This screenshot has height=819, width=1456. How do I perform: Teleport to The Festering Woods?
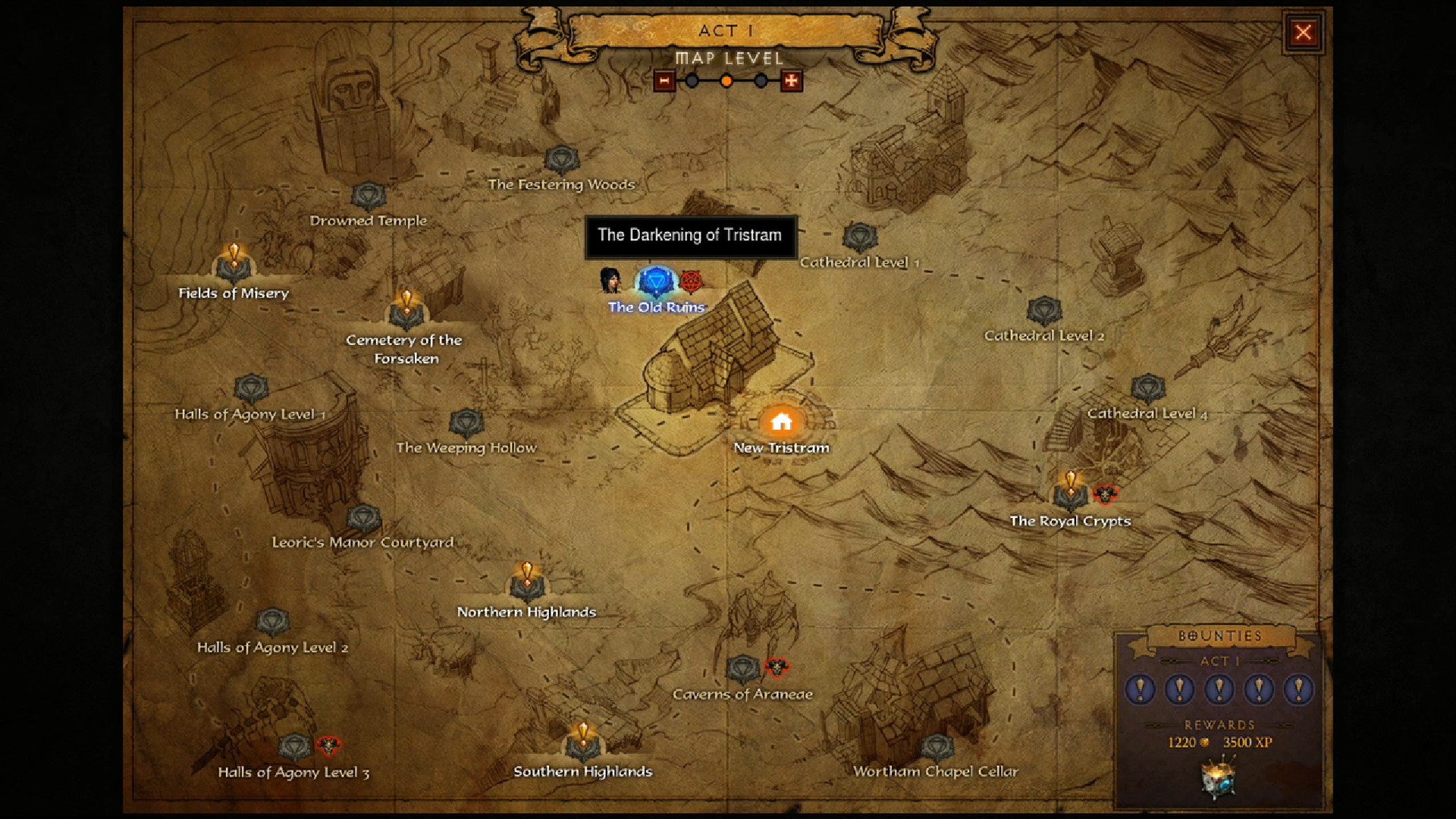pyautogui.click(x=562, y=161)
